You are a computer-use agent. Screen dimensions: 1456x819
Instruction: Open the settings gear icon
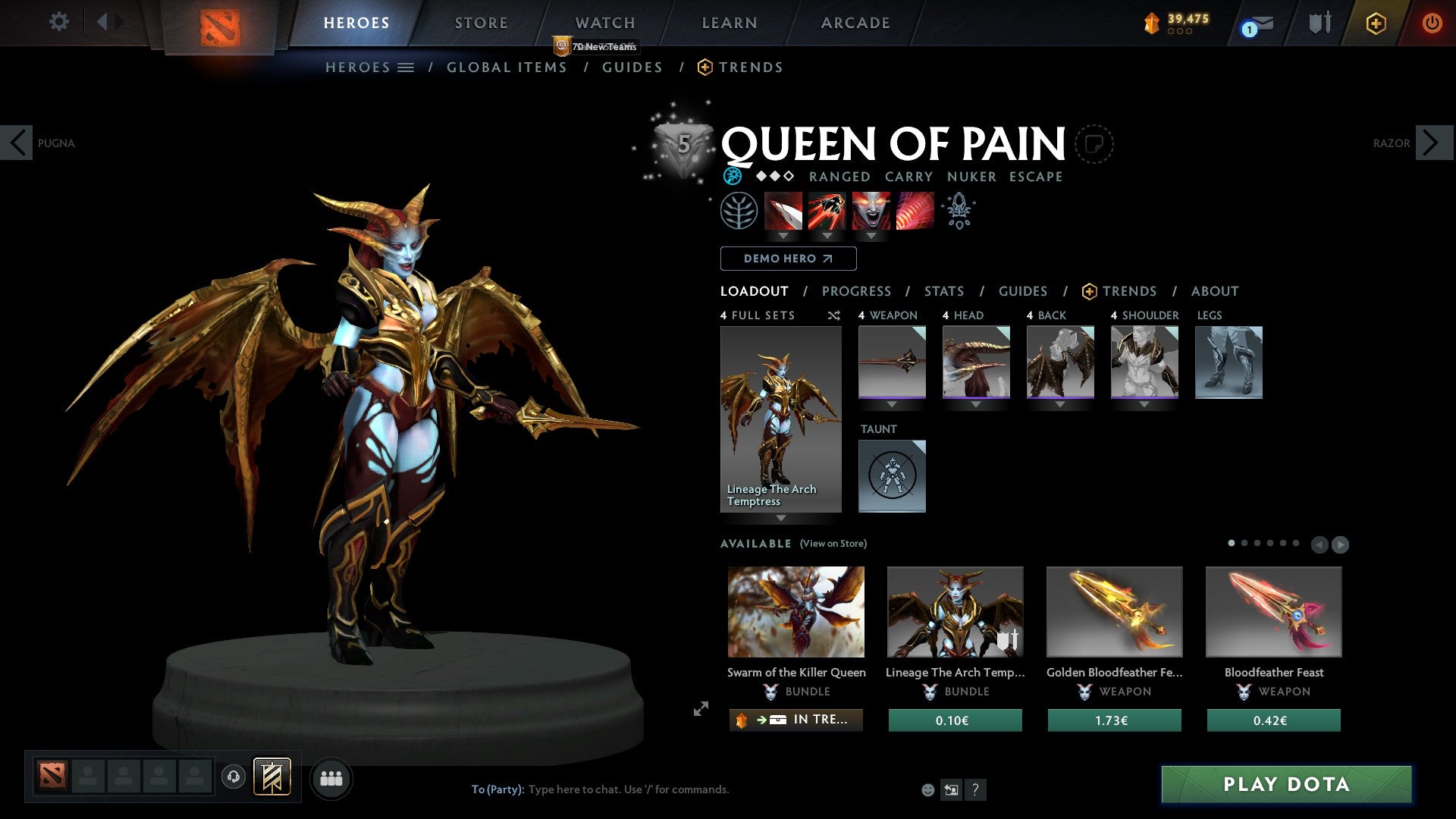58,22
